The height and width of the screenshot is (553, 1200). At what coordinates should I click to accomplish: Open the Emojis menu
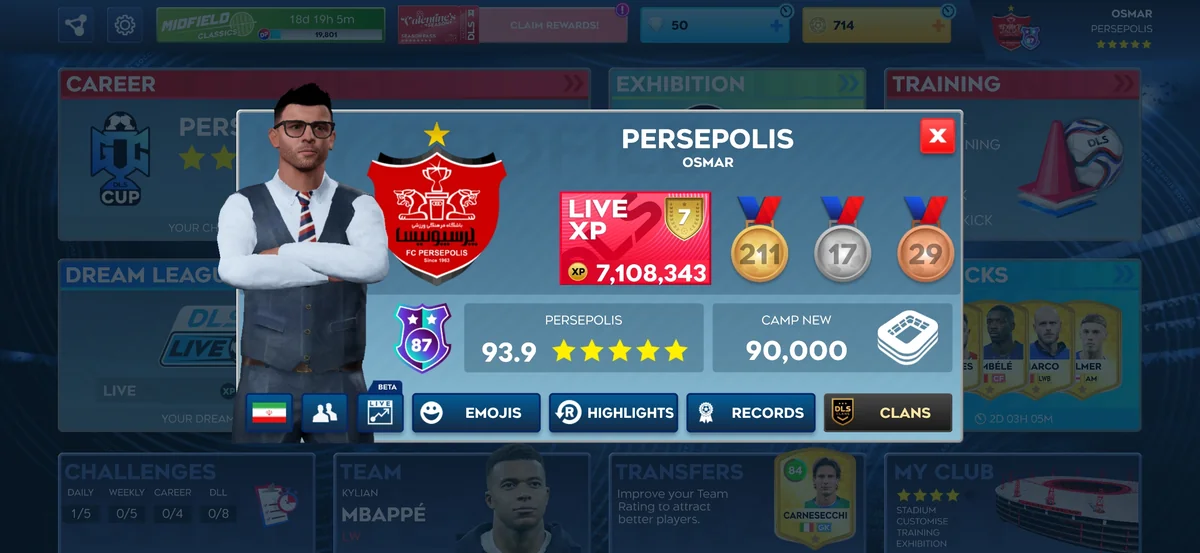(x=476, y=413)
